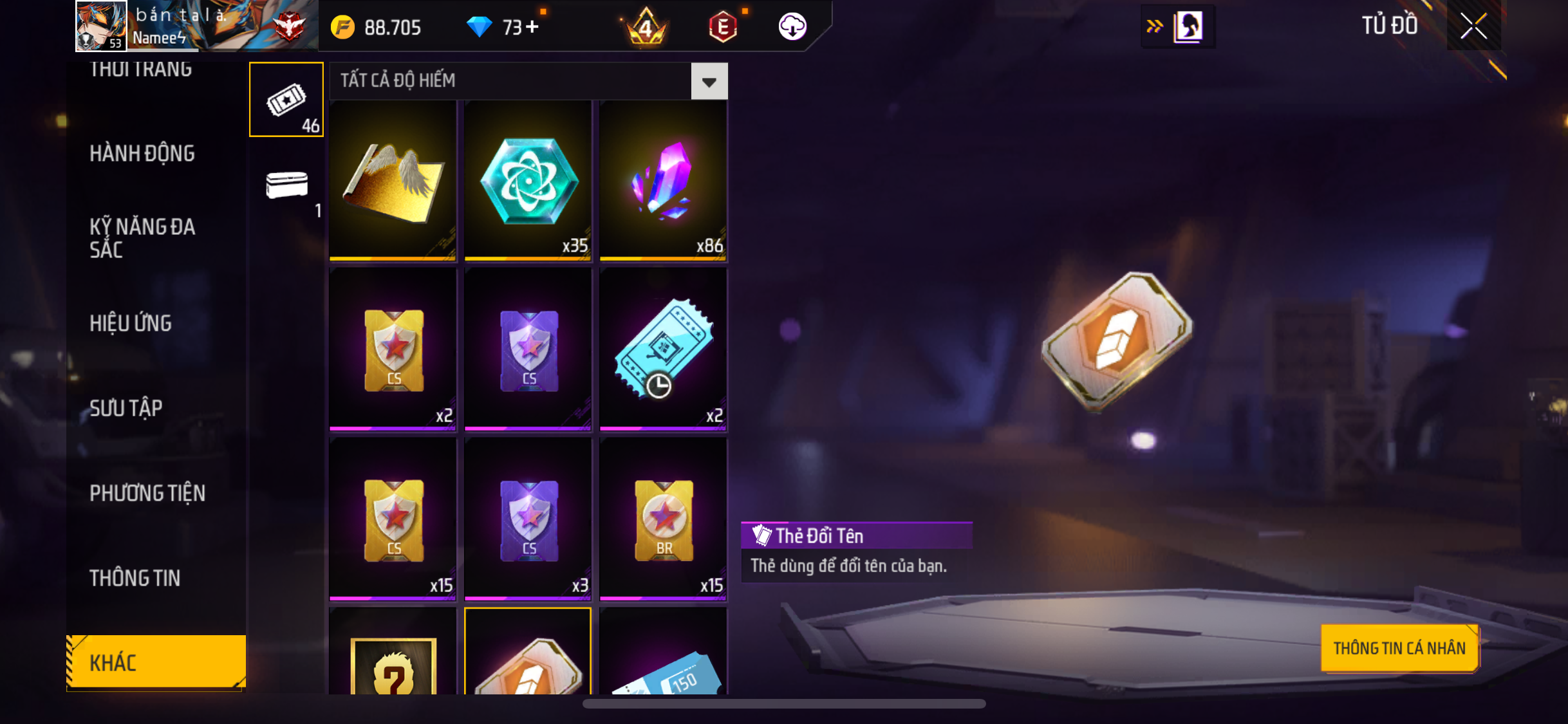Image resolution: width=1568 pixels, height=724 pixels.
Task: Select the cyan timed ticket item
Action: 663,349
